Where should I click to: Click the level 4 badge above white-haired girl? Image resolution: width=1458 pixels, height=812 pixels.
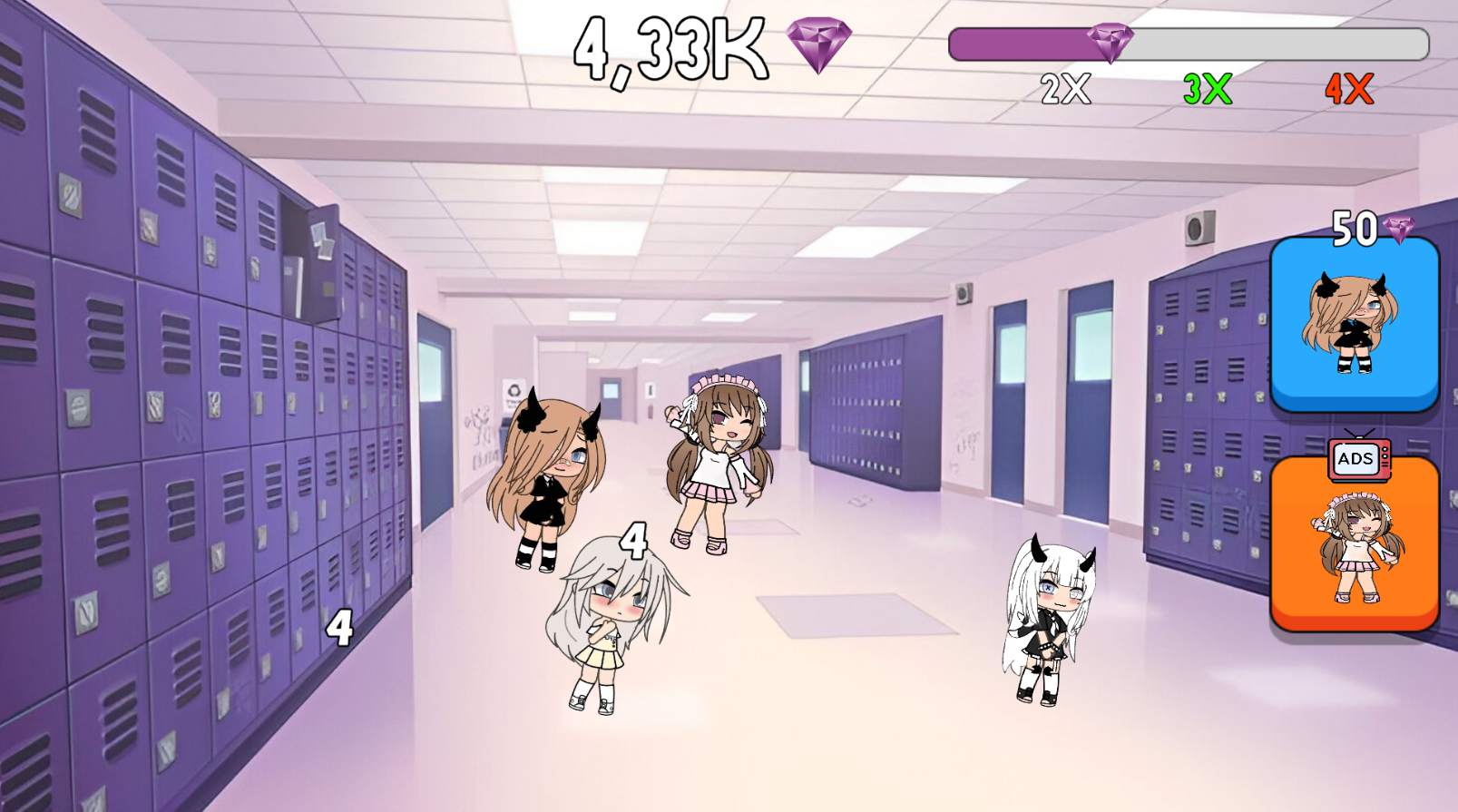[x=633, y=542]
